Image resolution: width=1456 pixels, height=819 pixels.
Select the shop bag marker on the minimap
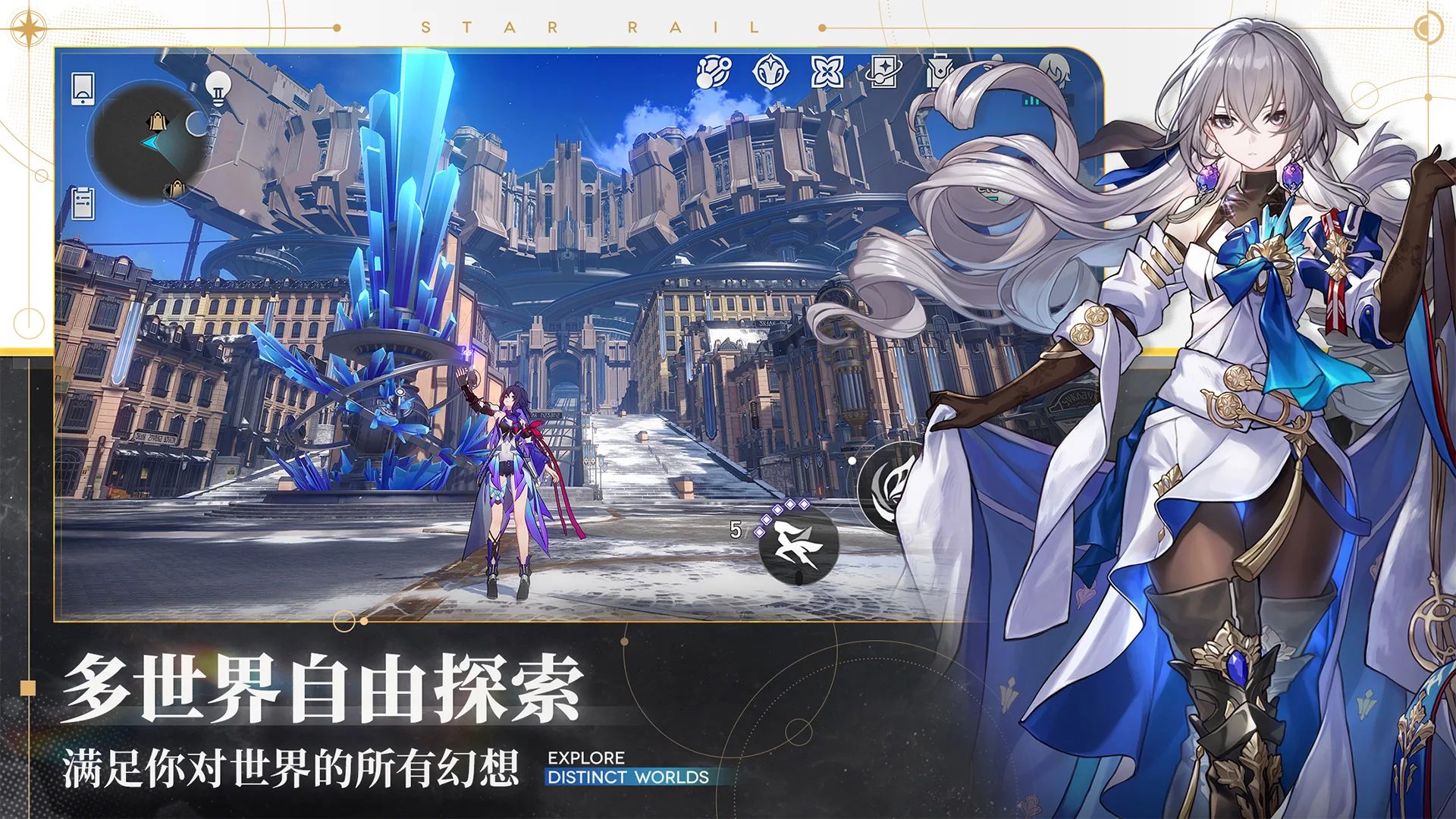[x=158, y=121]
